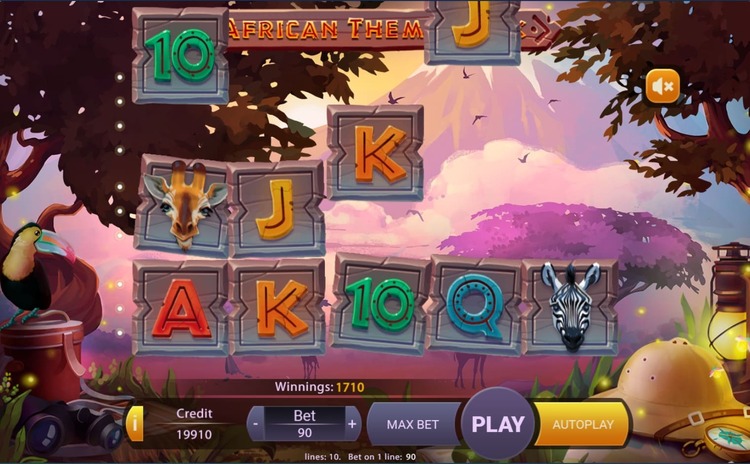Start AUTOPLAY mode

[x=583, y=424]
